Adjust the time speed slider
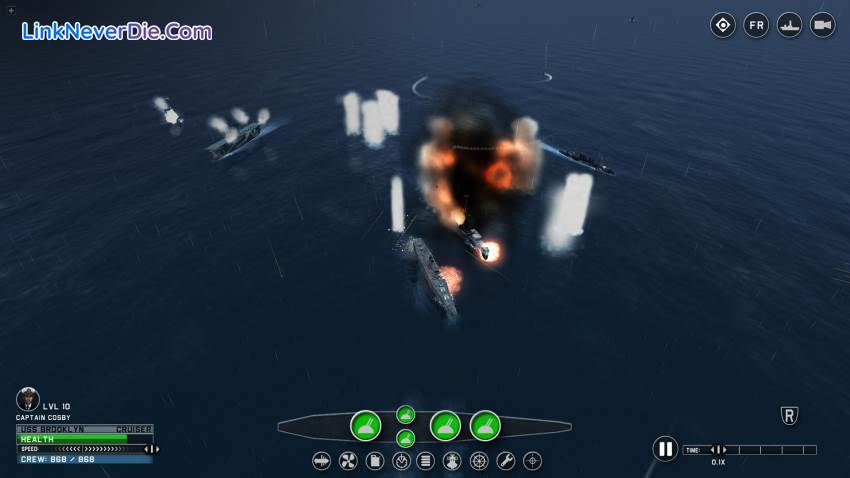Screen dimensions: 850x478 click(717, 450)
